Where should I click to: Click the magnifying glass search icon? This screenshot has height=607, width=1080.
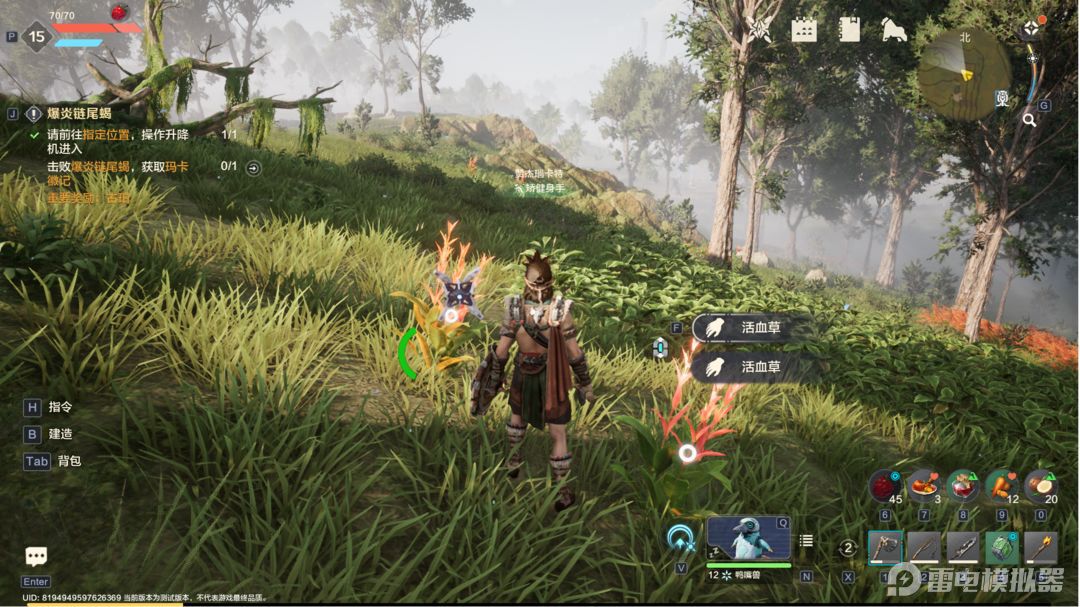(1029, 120)
